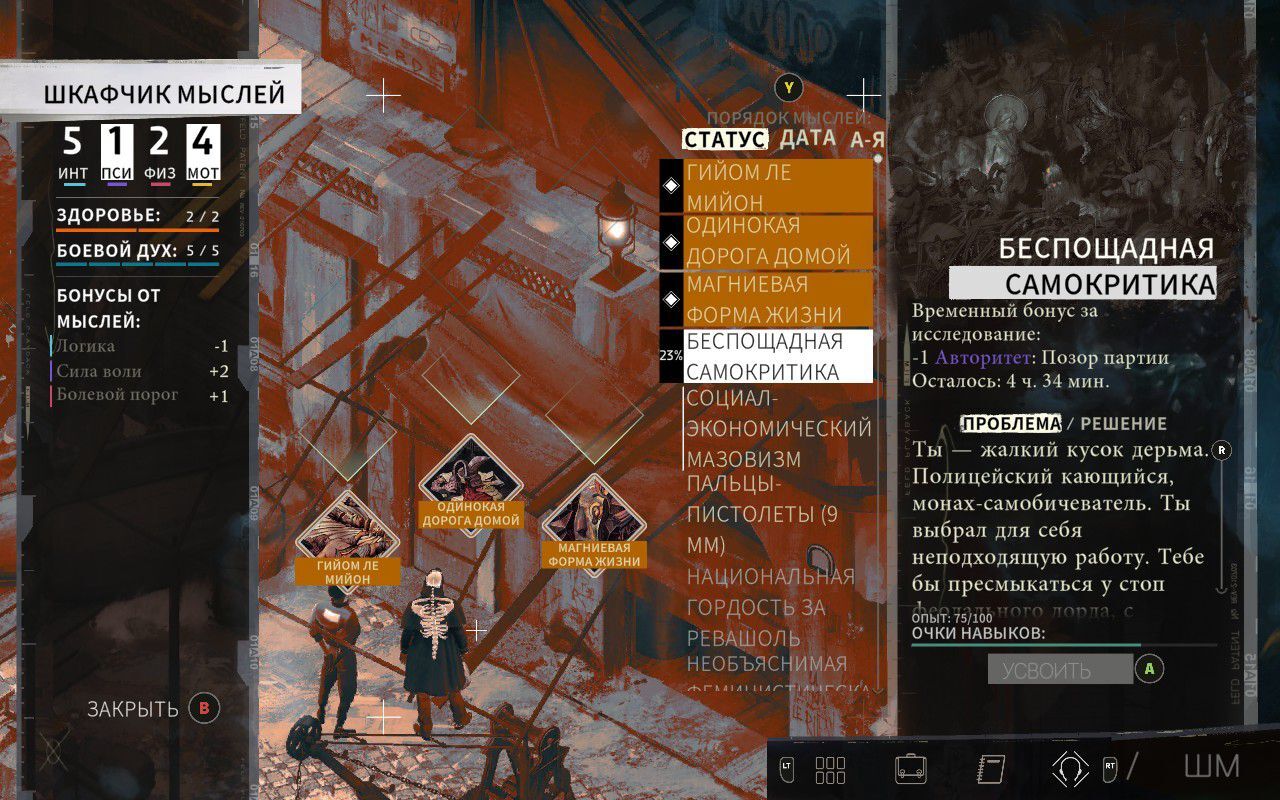Select Гийом Ле Мийон in thought list
This screenshot has width=1280, height=800.
click(x=765, y=187)
